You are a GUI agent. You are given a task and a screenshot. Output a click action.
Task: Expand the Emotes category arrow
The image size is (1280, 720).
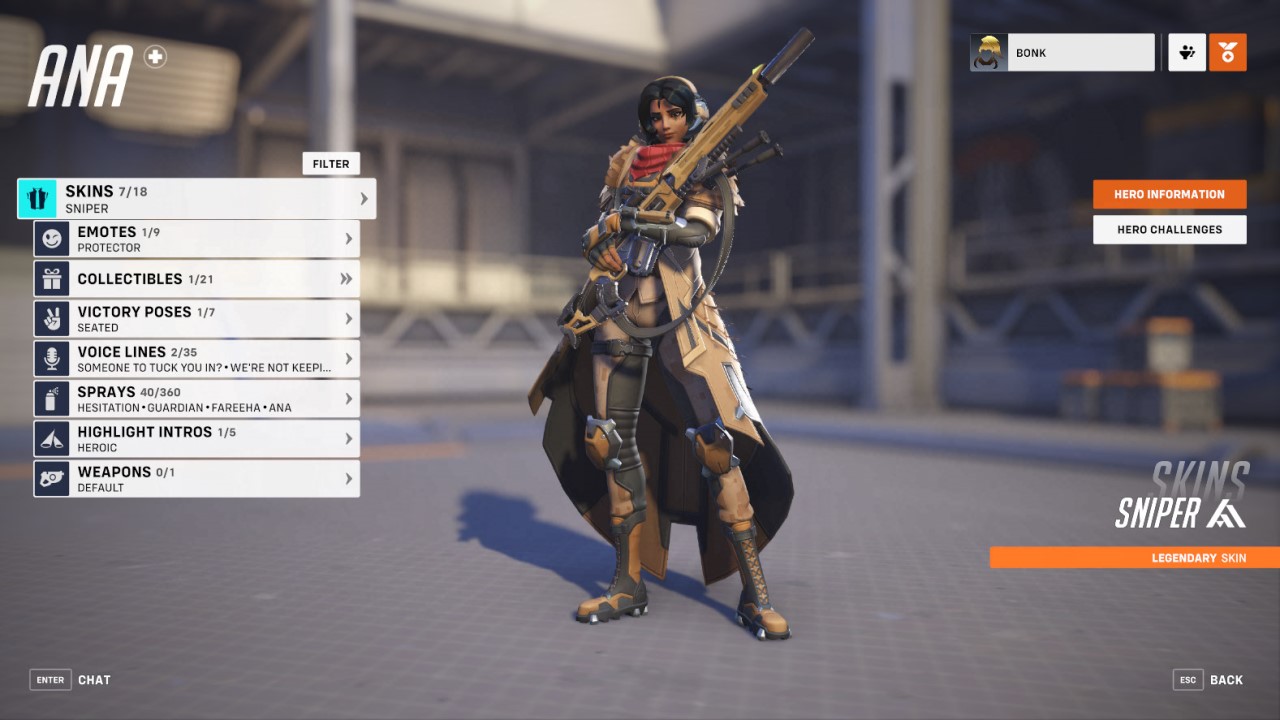pyautogui.click(x=351, y=238)
